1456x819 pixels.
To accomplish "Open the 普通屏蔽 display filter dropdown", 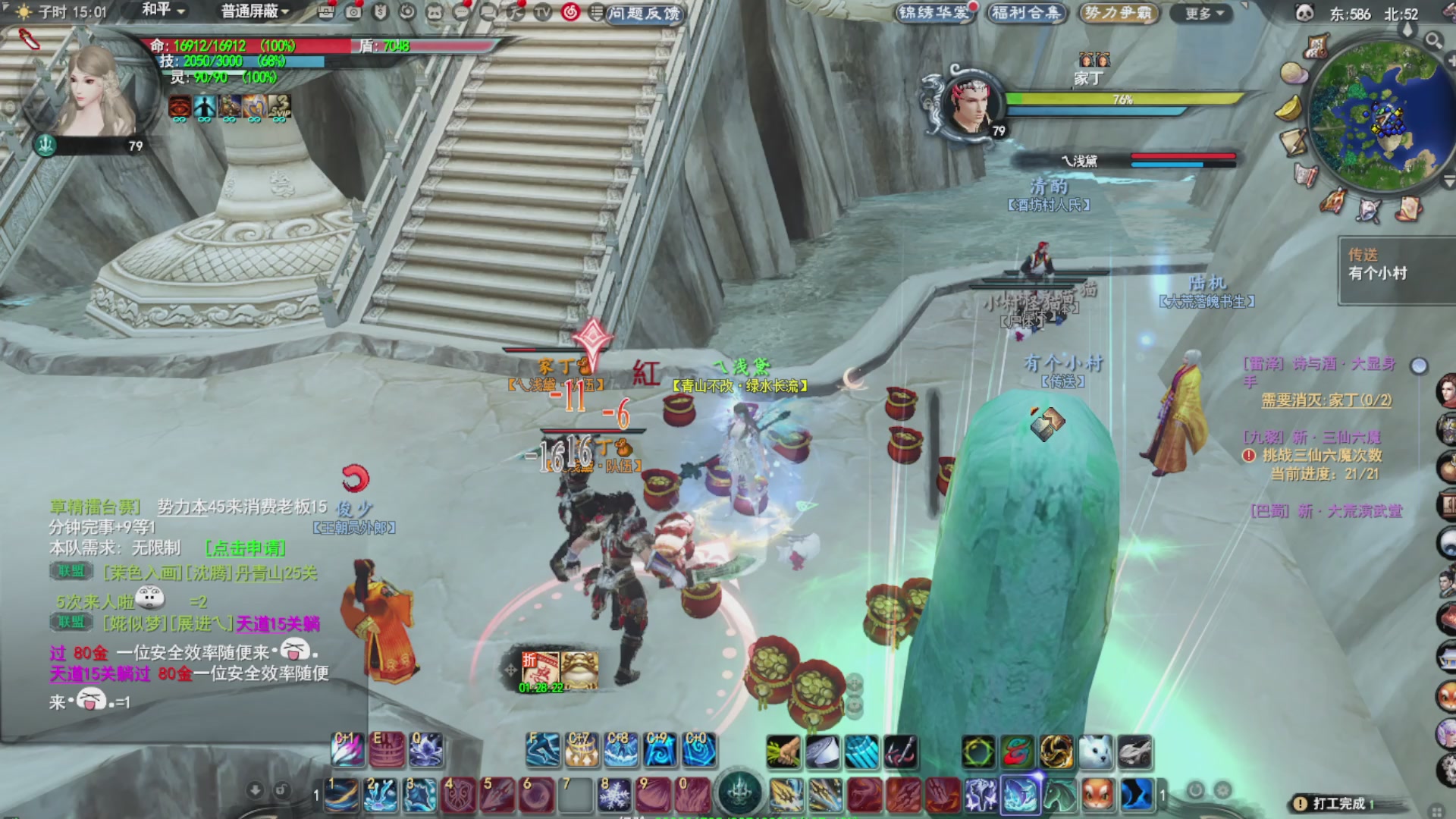I will (255, 11).
